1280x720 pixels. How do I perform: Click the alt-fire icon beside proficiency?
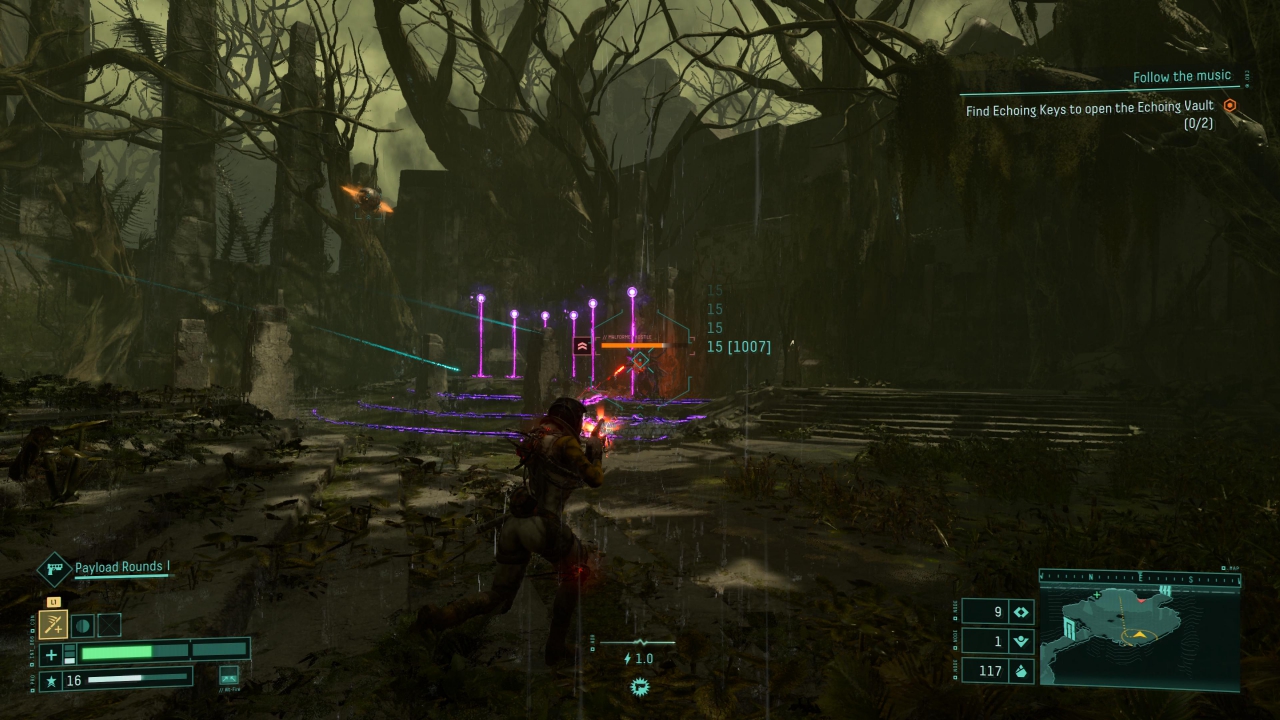(x=229, y=676)
